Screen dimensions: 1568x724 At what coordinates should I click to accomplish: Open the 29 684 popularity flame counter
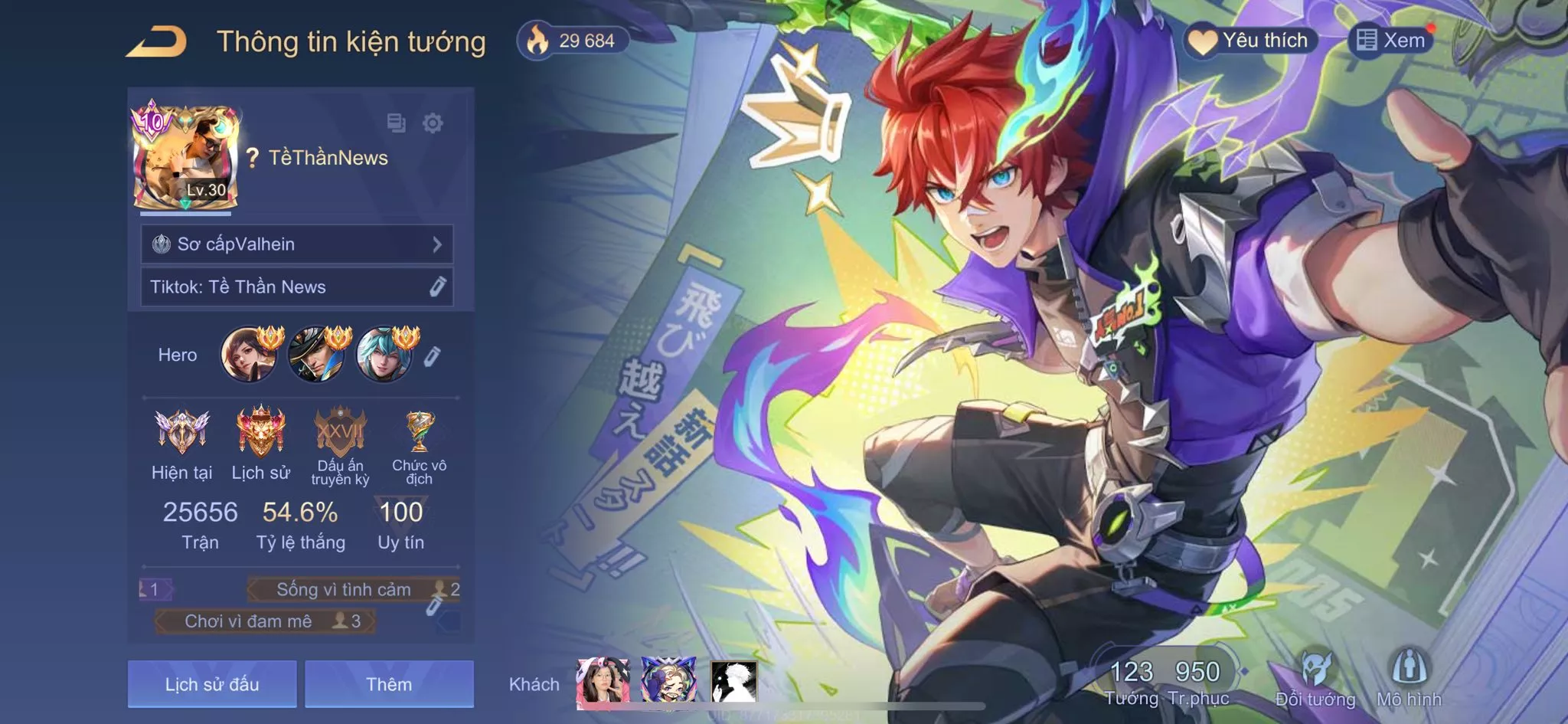pyautogui.click(x=573, y=41)
